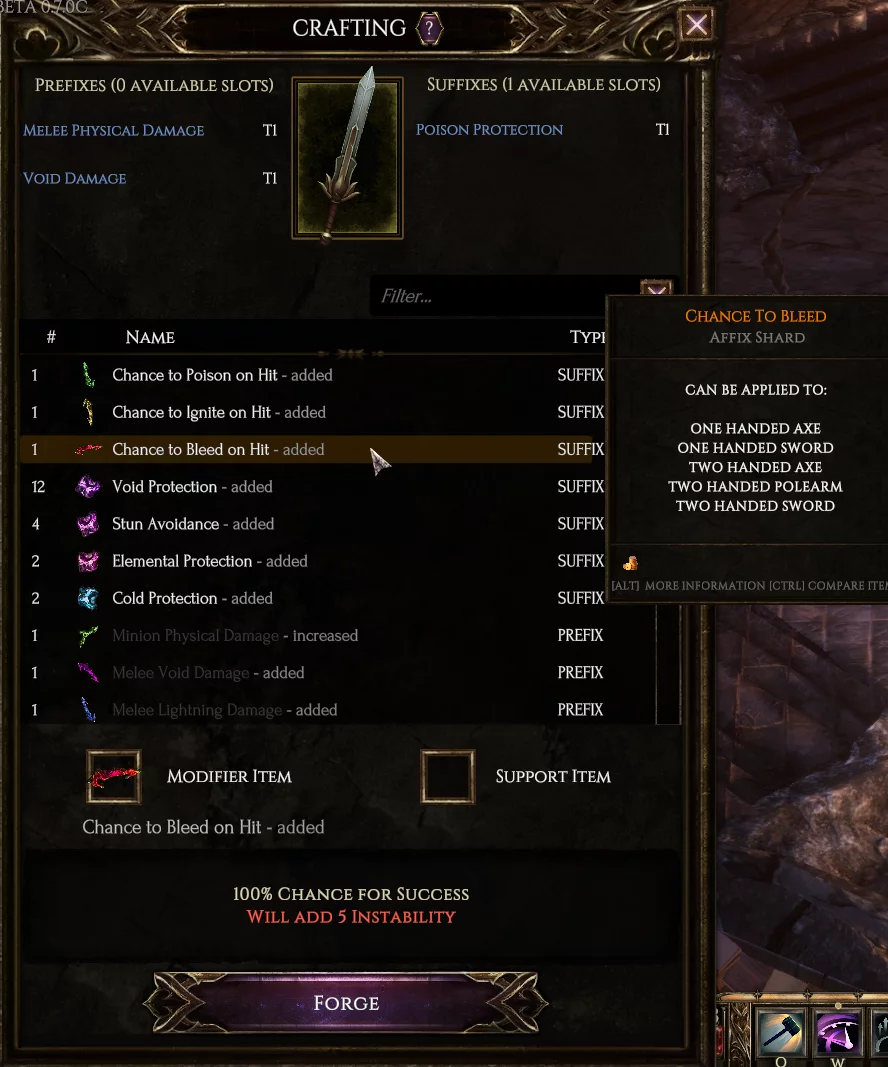The height and width of the screenshot is (1067, 888).
Task: Select the Poison Protection suffix
Action: (489, 130)
